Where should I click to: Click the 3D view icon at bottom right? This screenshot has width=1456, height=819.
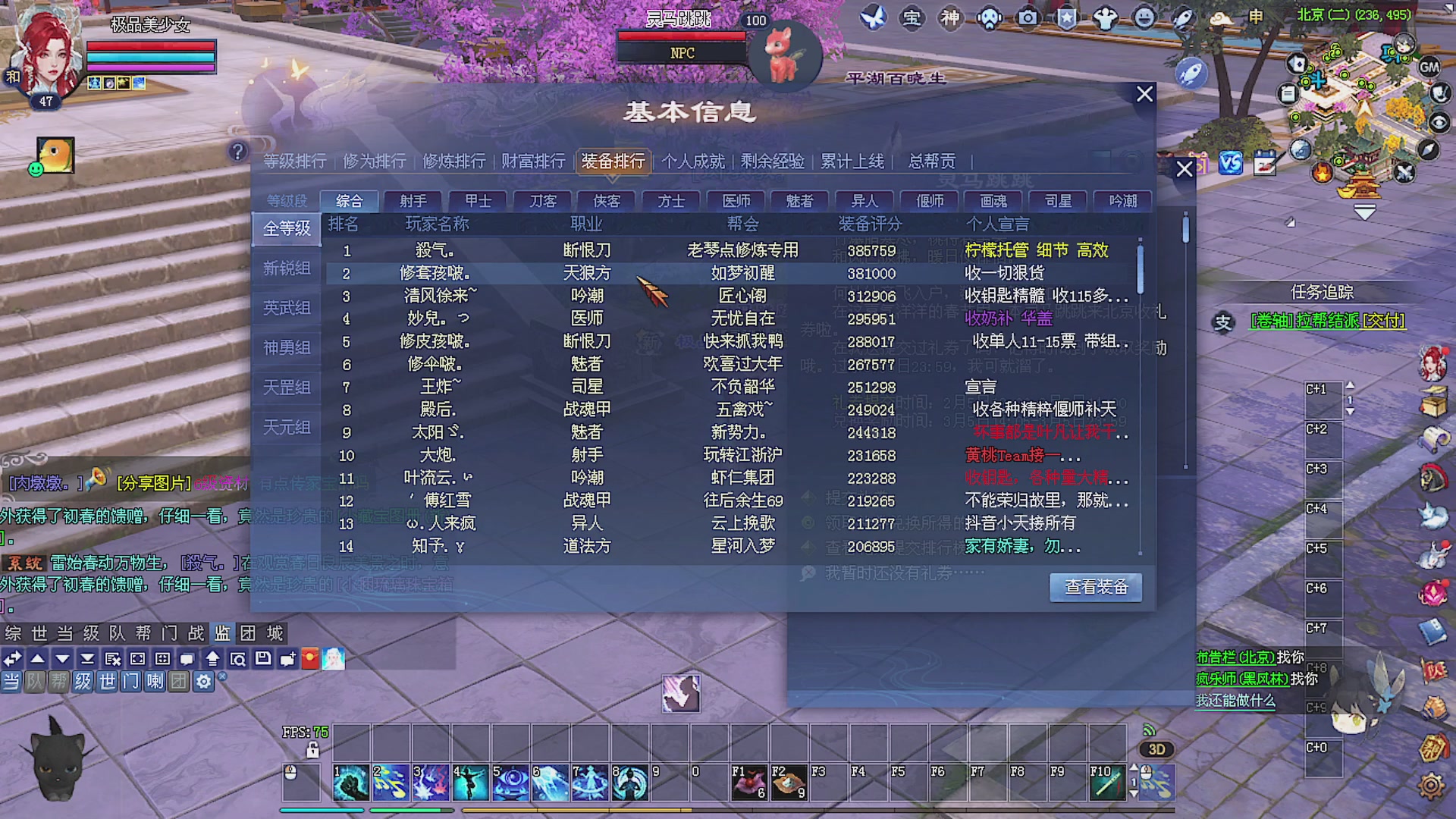(x=1156, y=749)
